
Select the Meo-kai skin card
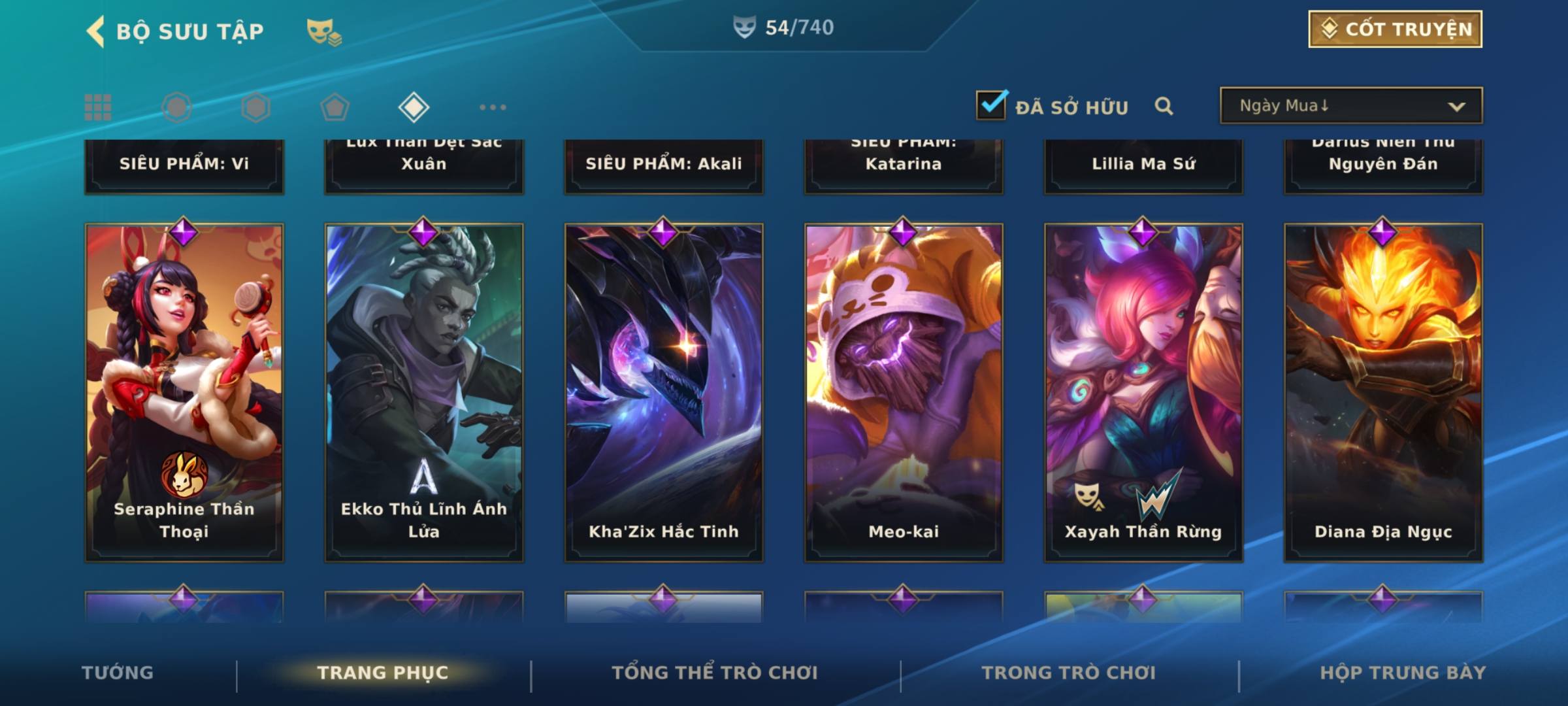[x=904, y=392]
